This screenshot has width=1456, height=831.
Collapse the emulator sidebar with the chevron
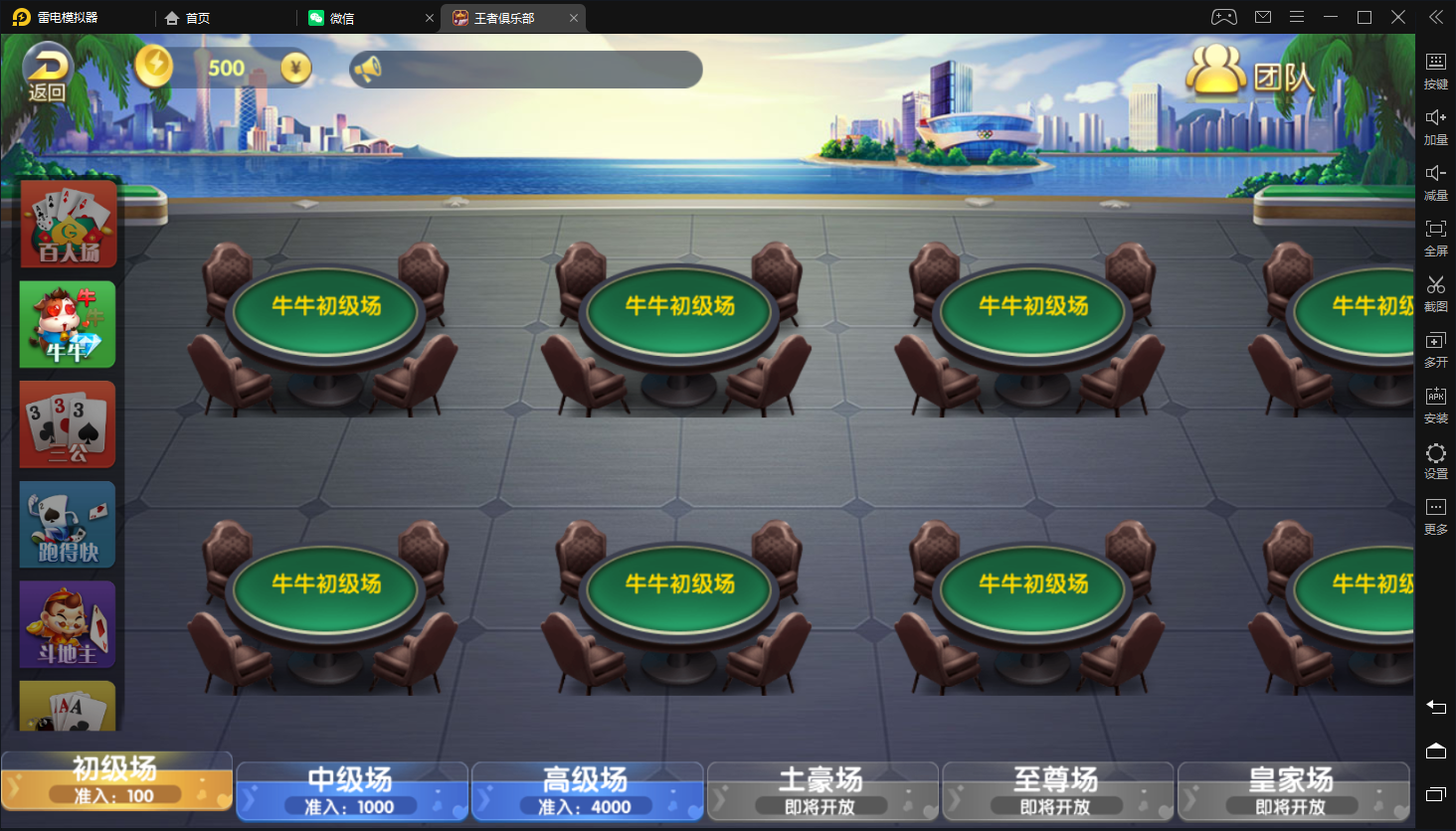pos(1435,16)
